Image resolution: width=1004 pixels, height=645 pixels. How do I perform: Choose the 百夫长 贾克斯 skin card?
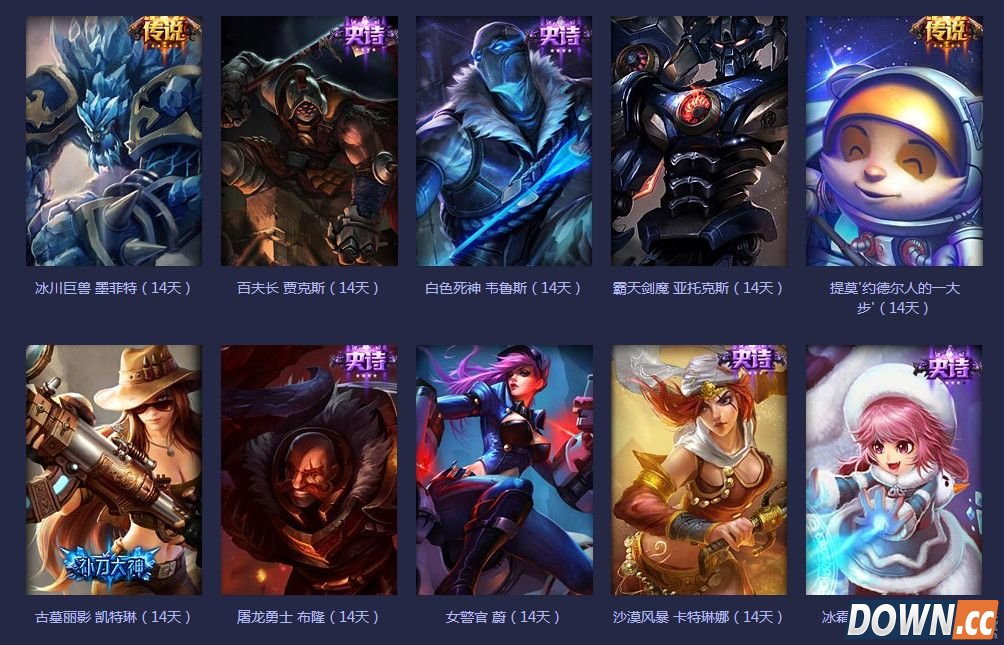point(309,141)
